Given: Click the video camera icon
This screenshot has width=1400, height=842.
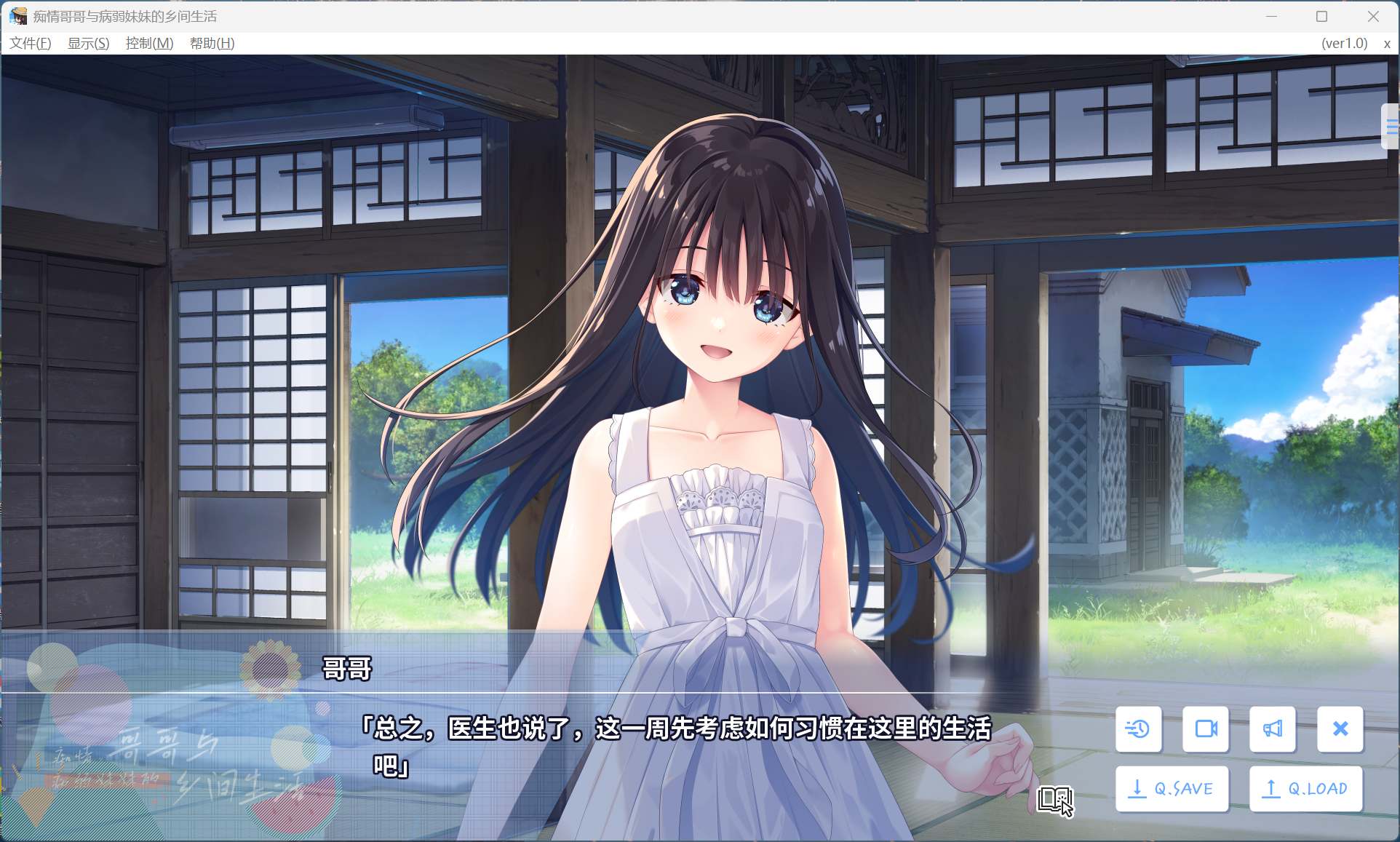Looking at the screenshot, I should [1205, 729].
